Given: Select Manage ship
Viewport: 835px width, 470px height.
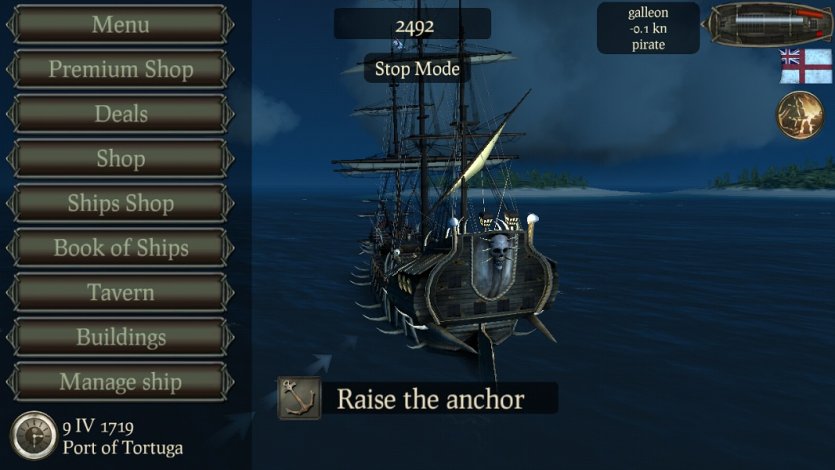Looking at the screenshot, I should (120, 382).
